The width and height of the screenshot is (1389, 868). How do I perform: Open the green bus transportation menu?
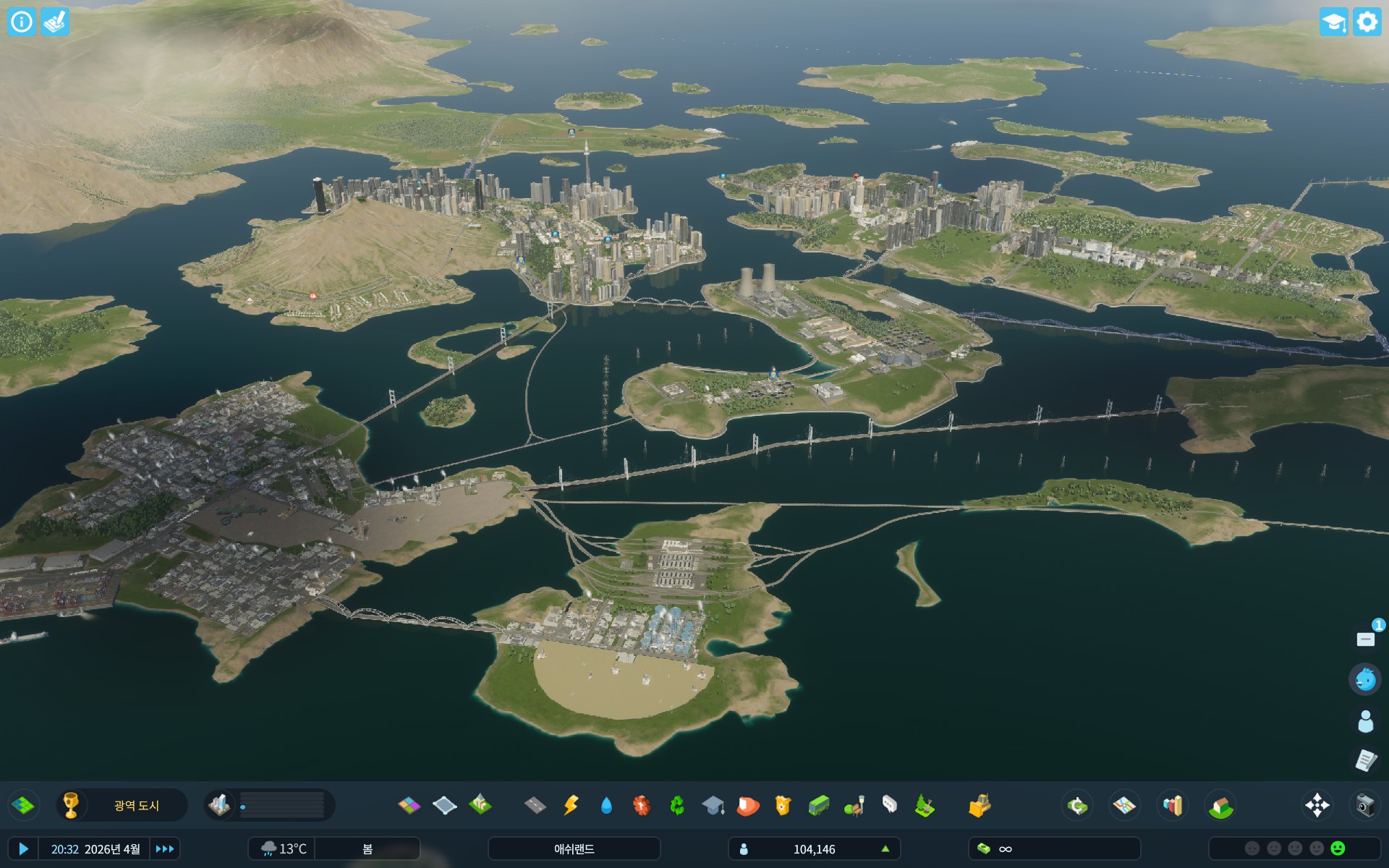coord(818,805)
